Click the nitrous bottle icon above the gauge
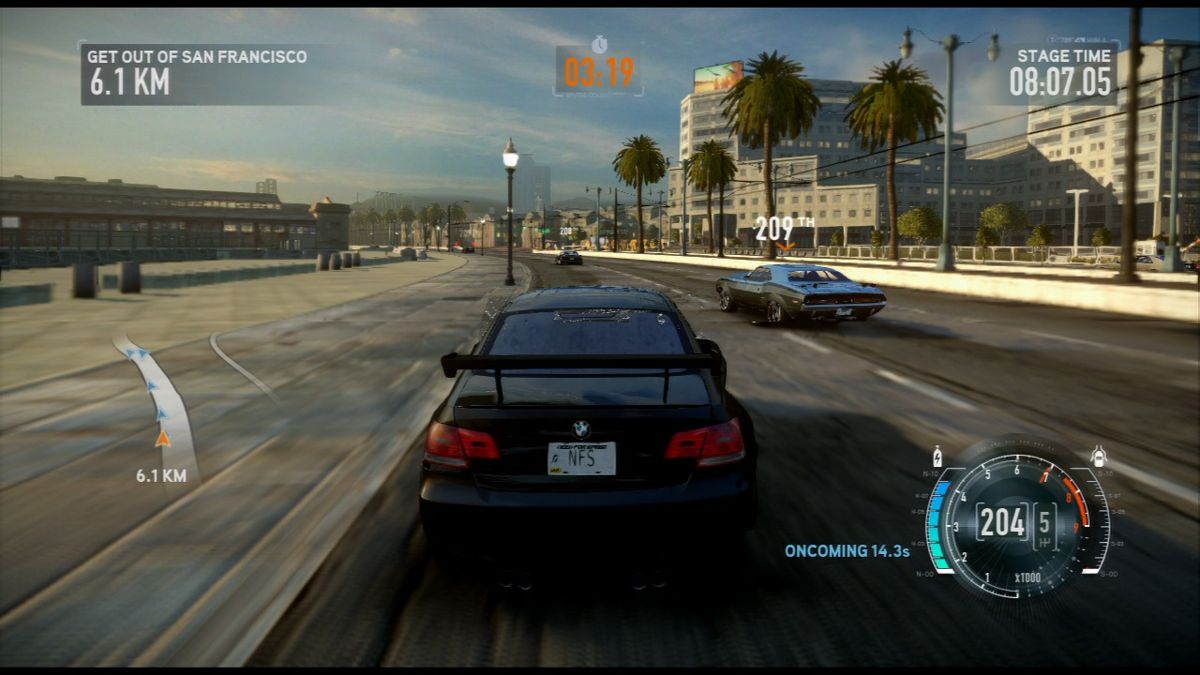The width and height of the screenshot is (1200, 675). (937, 455)
